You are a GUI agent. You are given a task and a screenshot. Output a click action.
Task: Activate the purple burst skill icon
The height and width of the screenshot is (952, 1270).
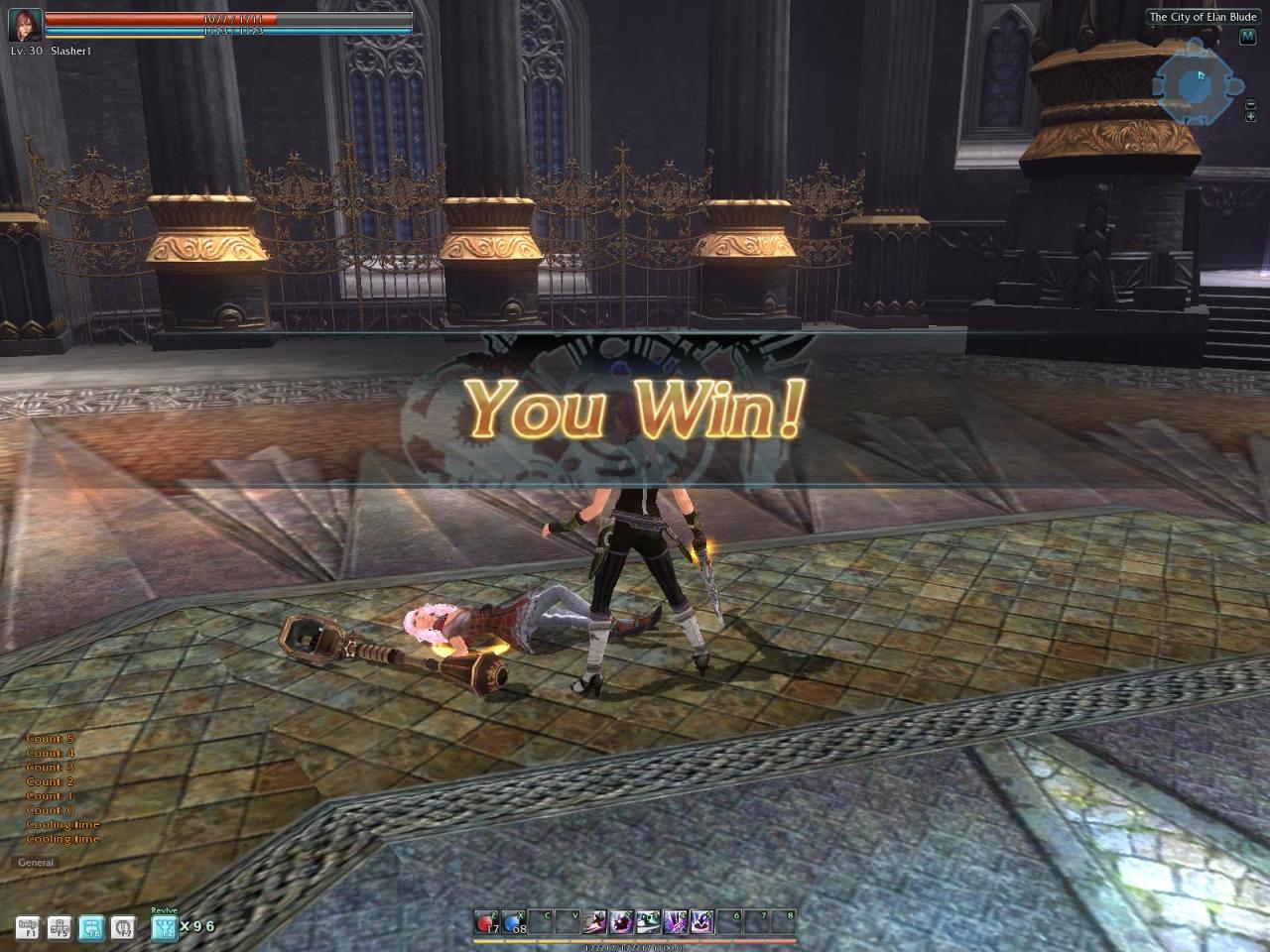tap(622, 923)
